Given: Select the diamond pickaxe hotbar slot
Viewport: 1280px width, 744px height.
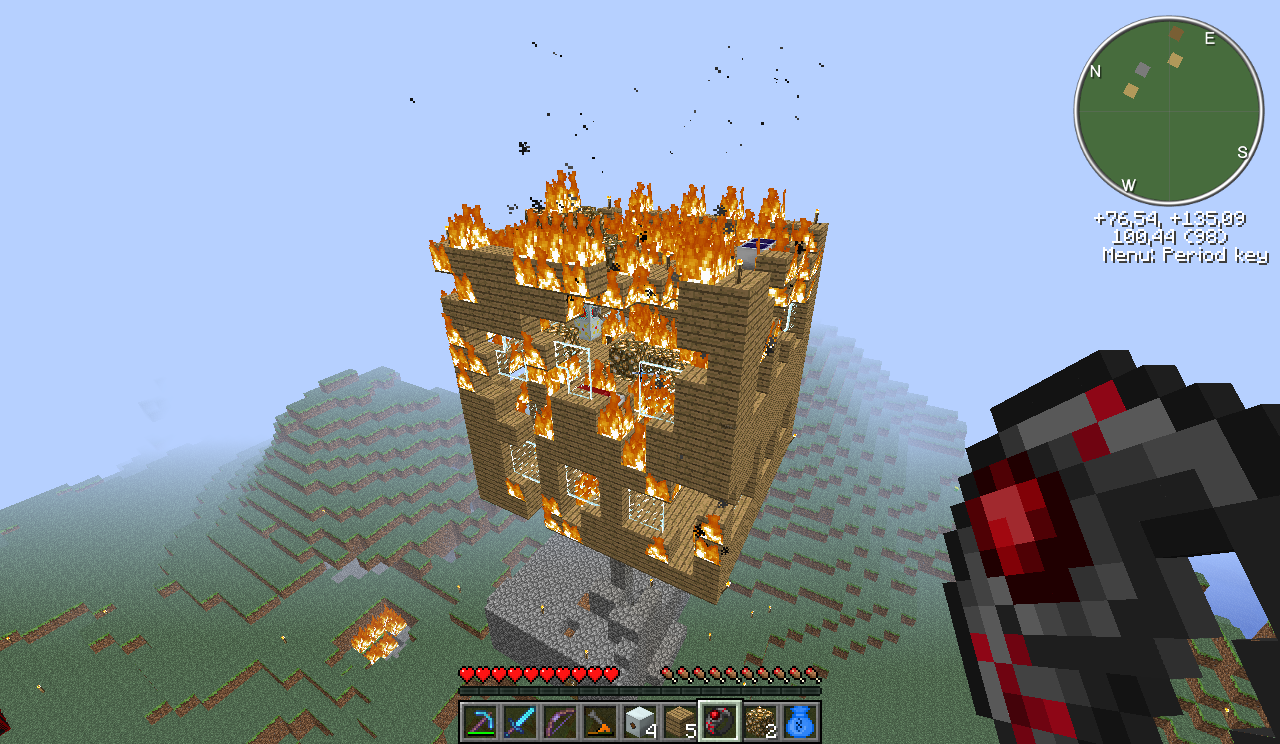Looking at the screenshot, I should point(480,721).
